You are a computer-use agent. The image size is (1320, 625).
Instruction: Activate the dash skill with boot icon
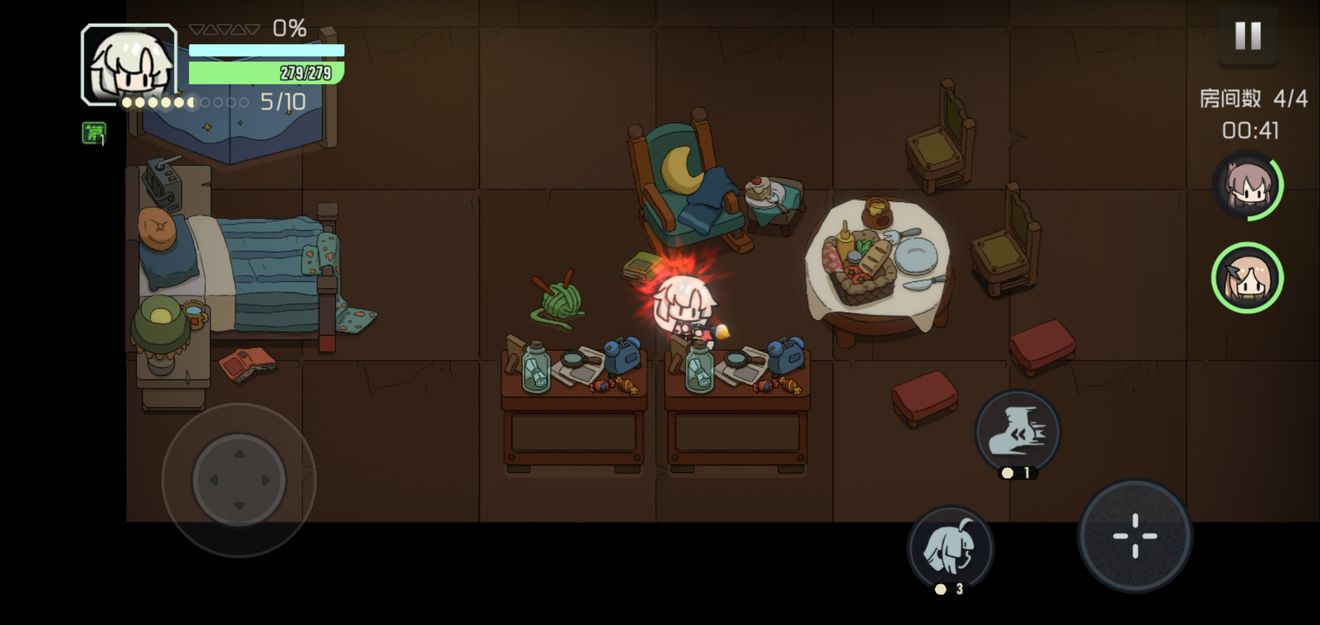(1017, 431)
